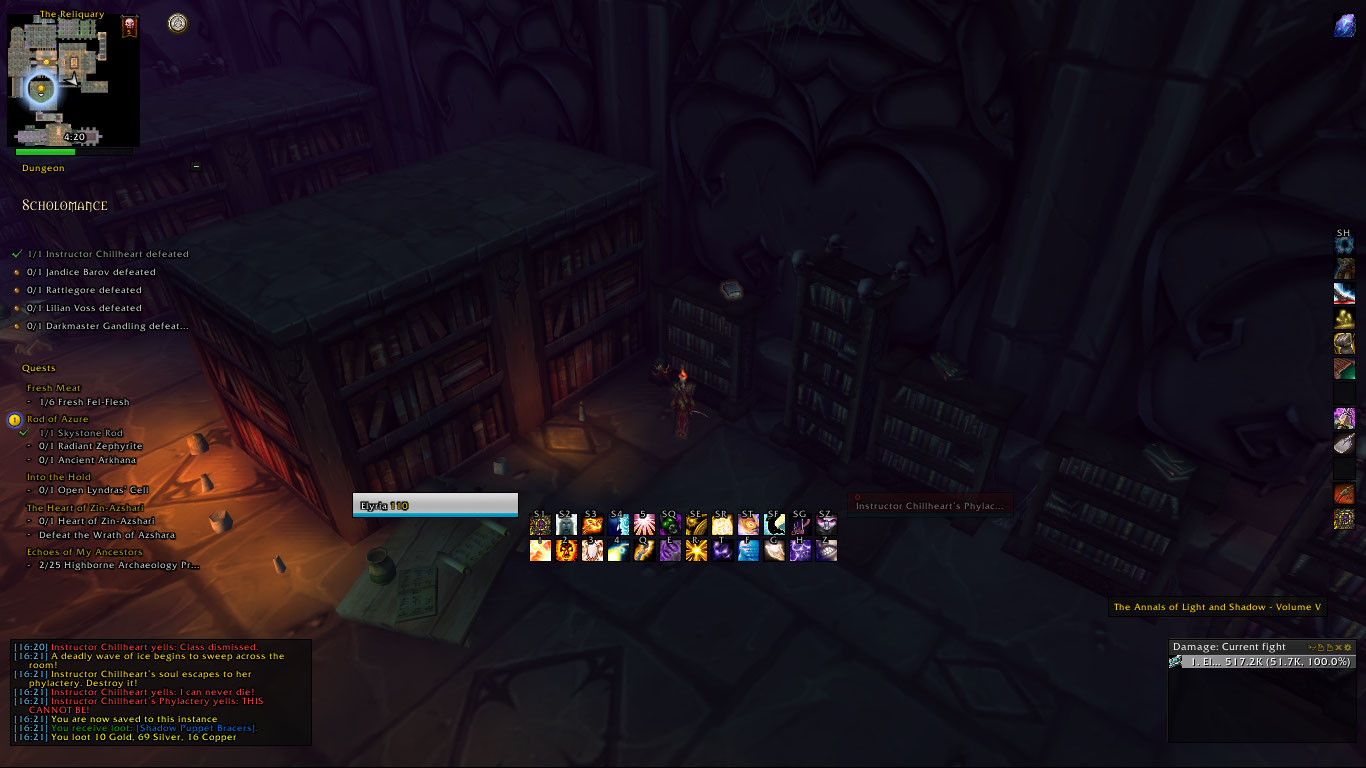
Task: Collapse the Dungeon objectives tracker
Action: tap(196, 167)
